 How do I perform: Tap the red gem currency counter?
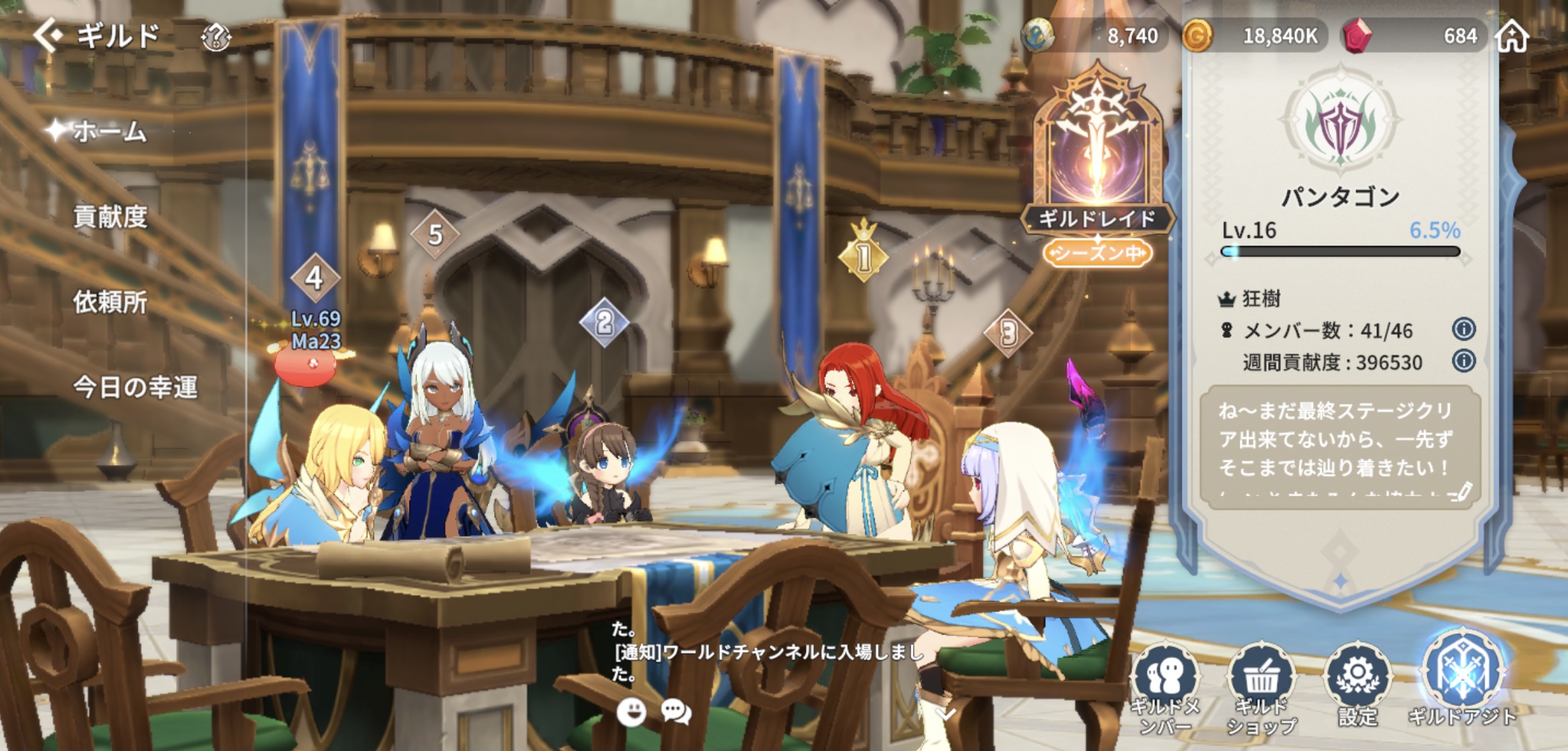(1413, 36)
